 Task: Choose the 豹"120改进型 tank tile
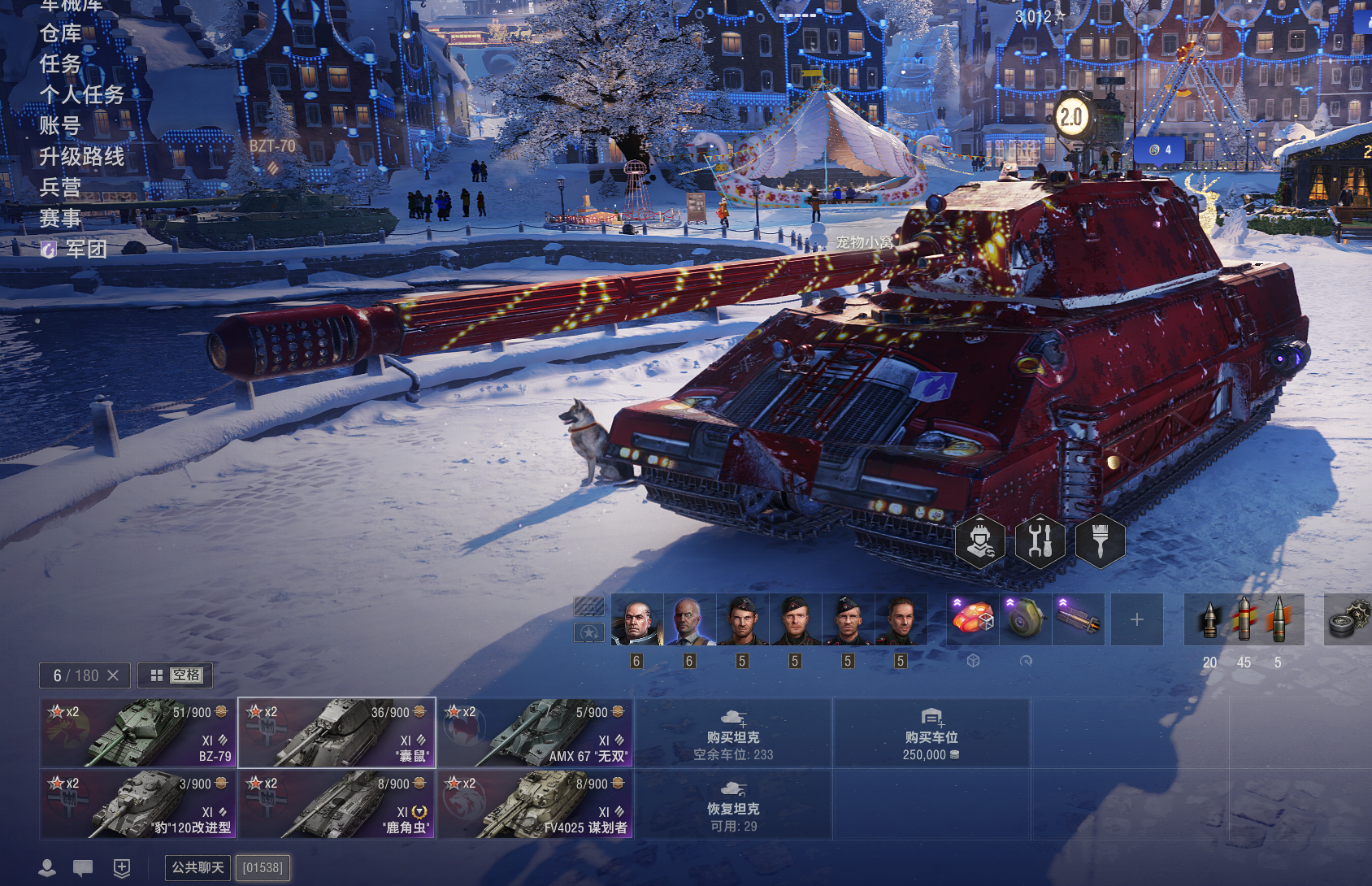pos(138,805)
